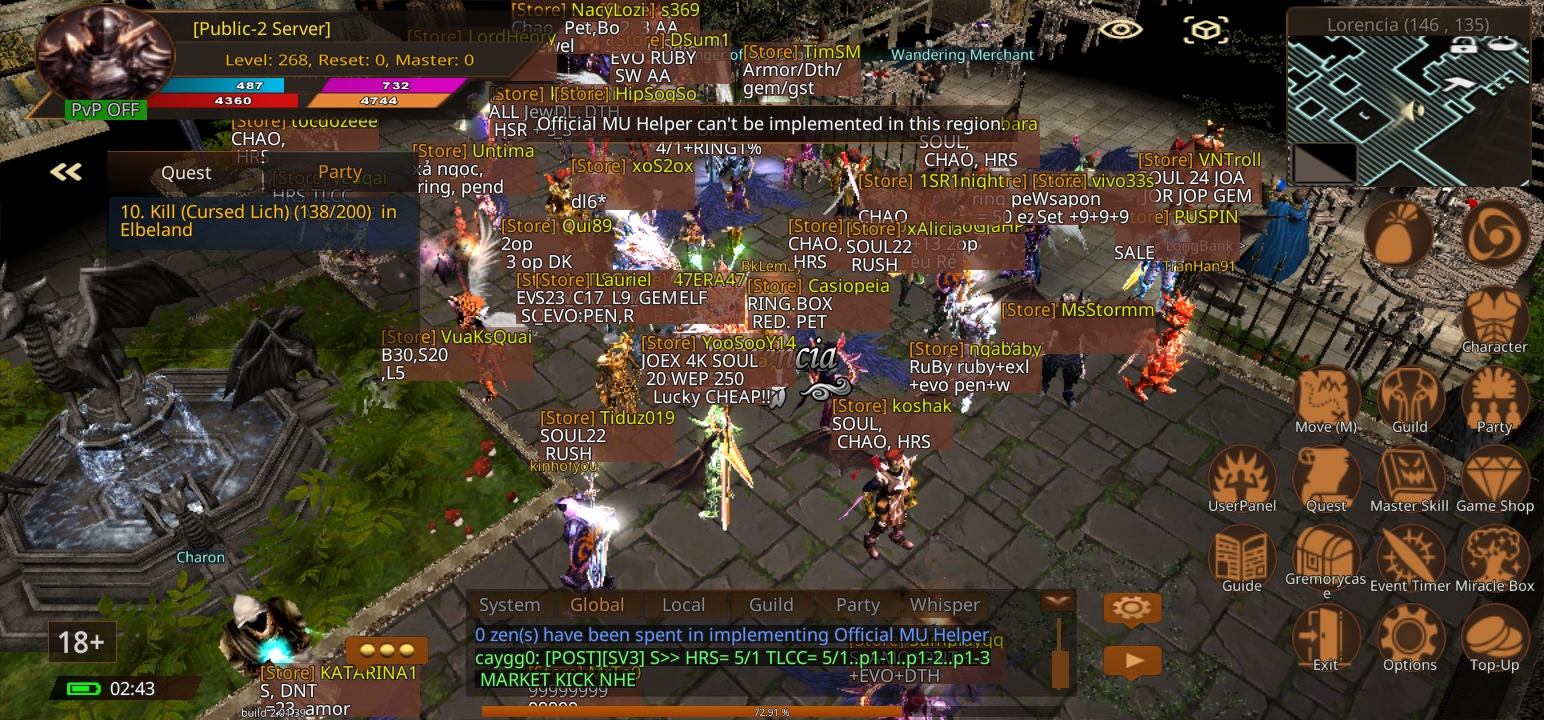Show the Event Timer
This screenshot has height=720, width=1544.
[x=1410, y=556]
